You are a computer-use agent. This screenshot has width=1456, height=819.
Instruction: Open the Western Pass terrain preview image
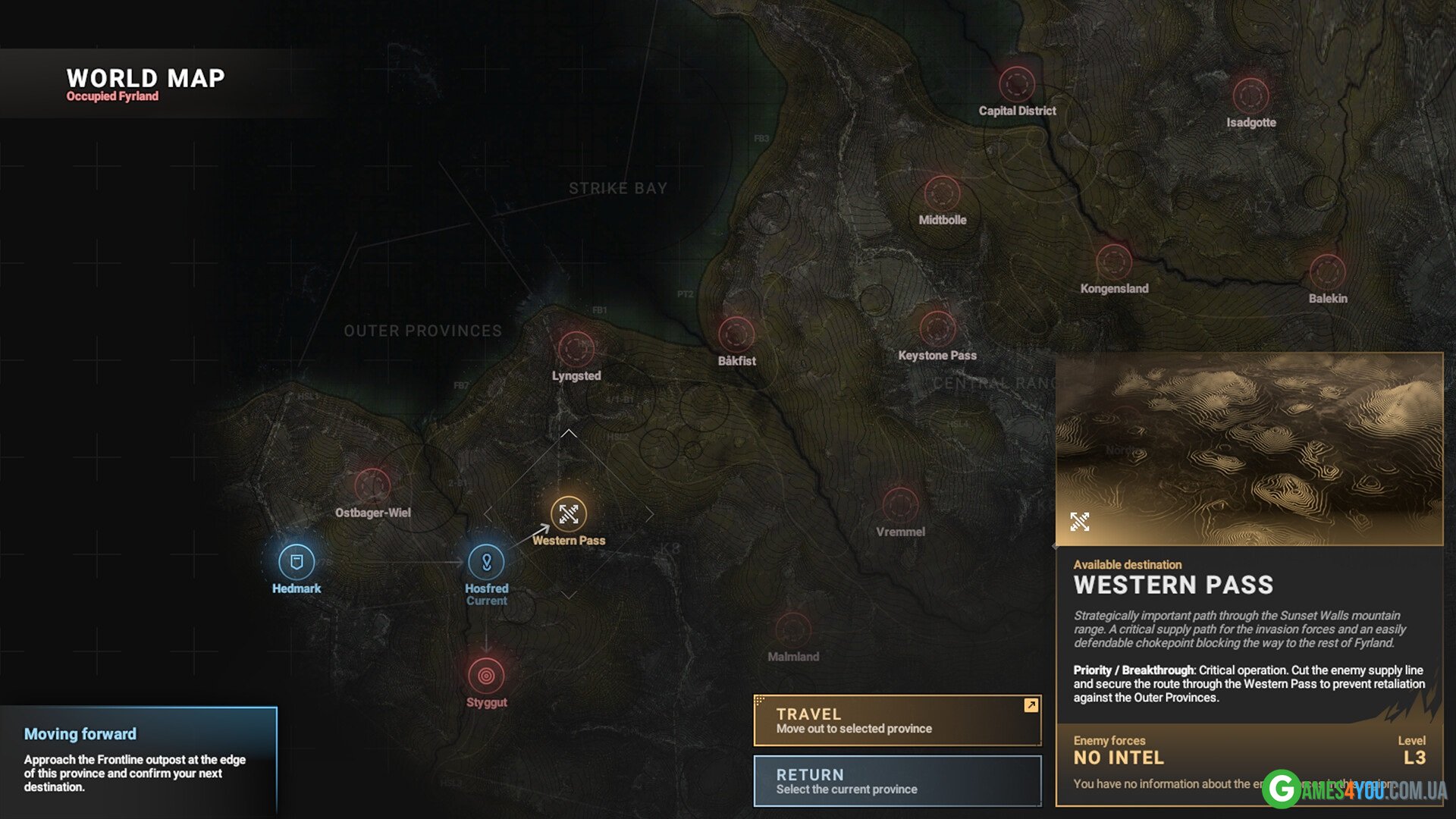point(1249,449)
